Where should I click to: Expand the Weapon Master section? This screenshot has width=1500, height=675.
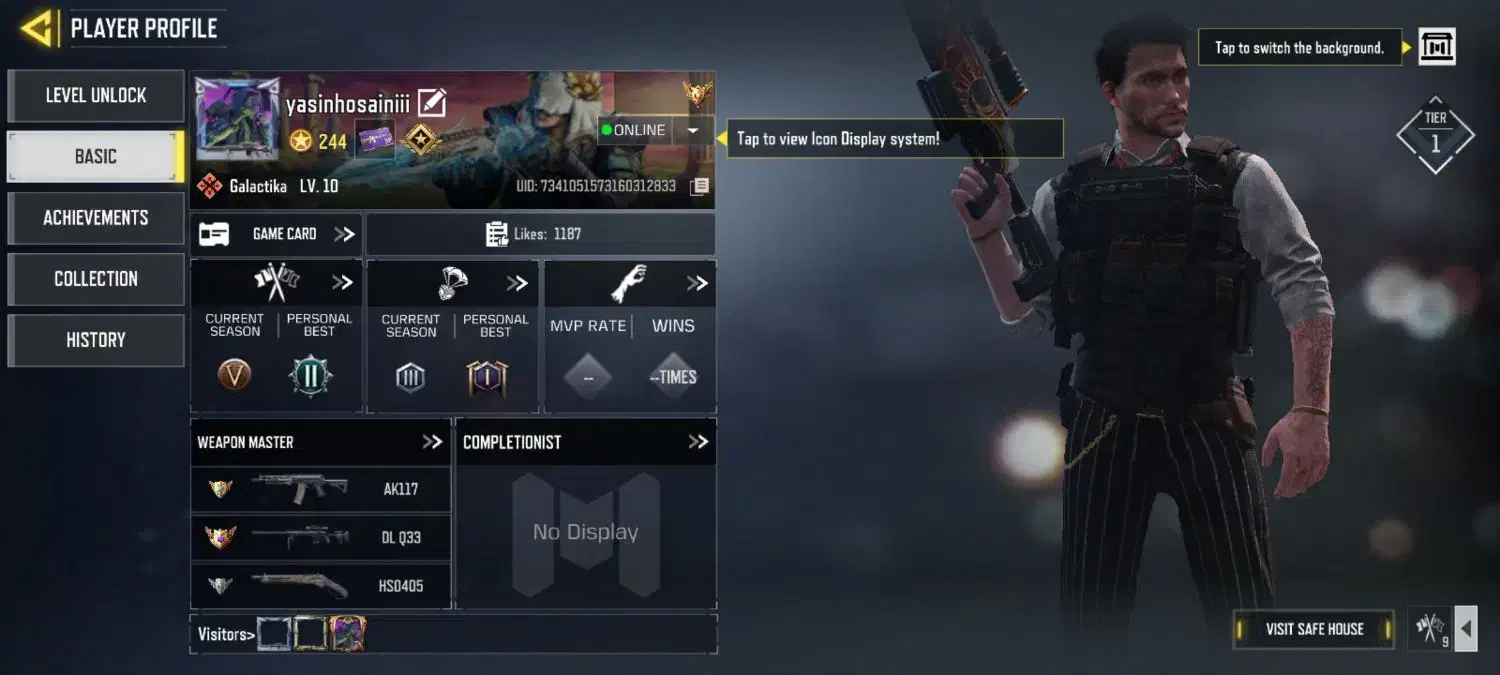432,442
